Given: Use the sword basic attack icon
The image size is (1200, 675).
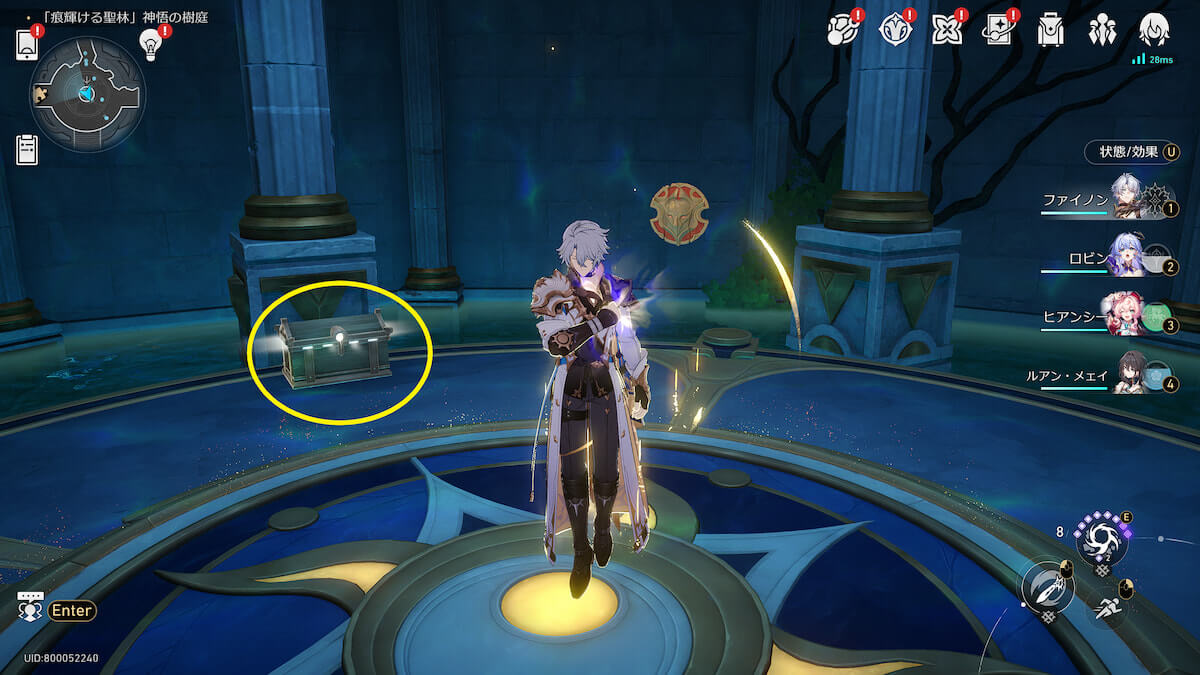Looking at the screenshot, I should (x=1046, y=587).
